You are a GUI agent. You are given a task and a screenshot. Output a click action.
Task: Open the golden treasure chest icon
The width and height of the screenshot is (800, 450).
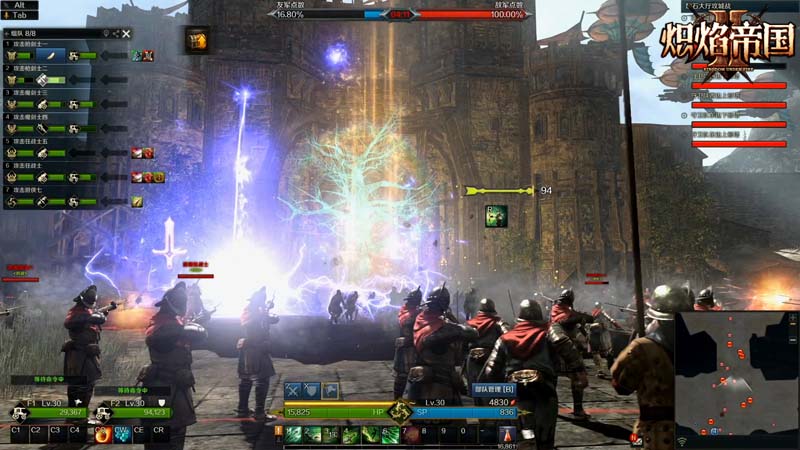tap(195, 39)
